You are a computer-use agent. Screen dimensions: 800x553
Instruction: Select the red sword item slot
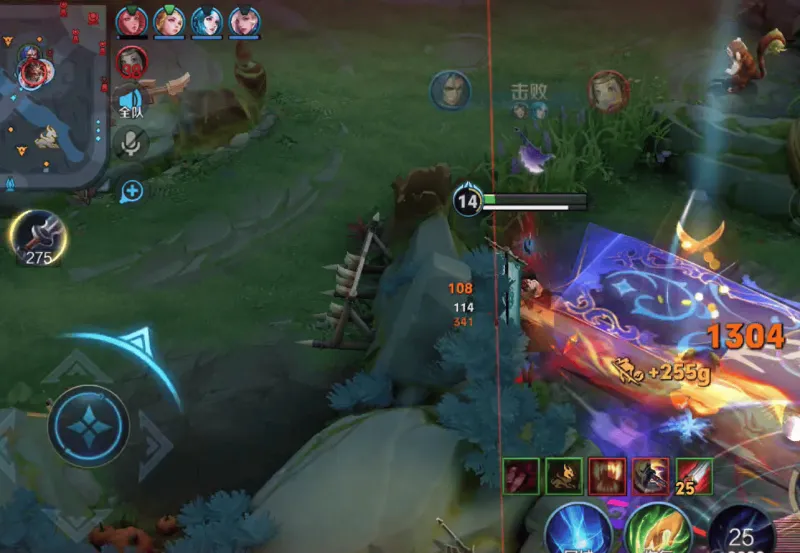pyautogui.click(x=694, y=474)
